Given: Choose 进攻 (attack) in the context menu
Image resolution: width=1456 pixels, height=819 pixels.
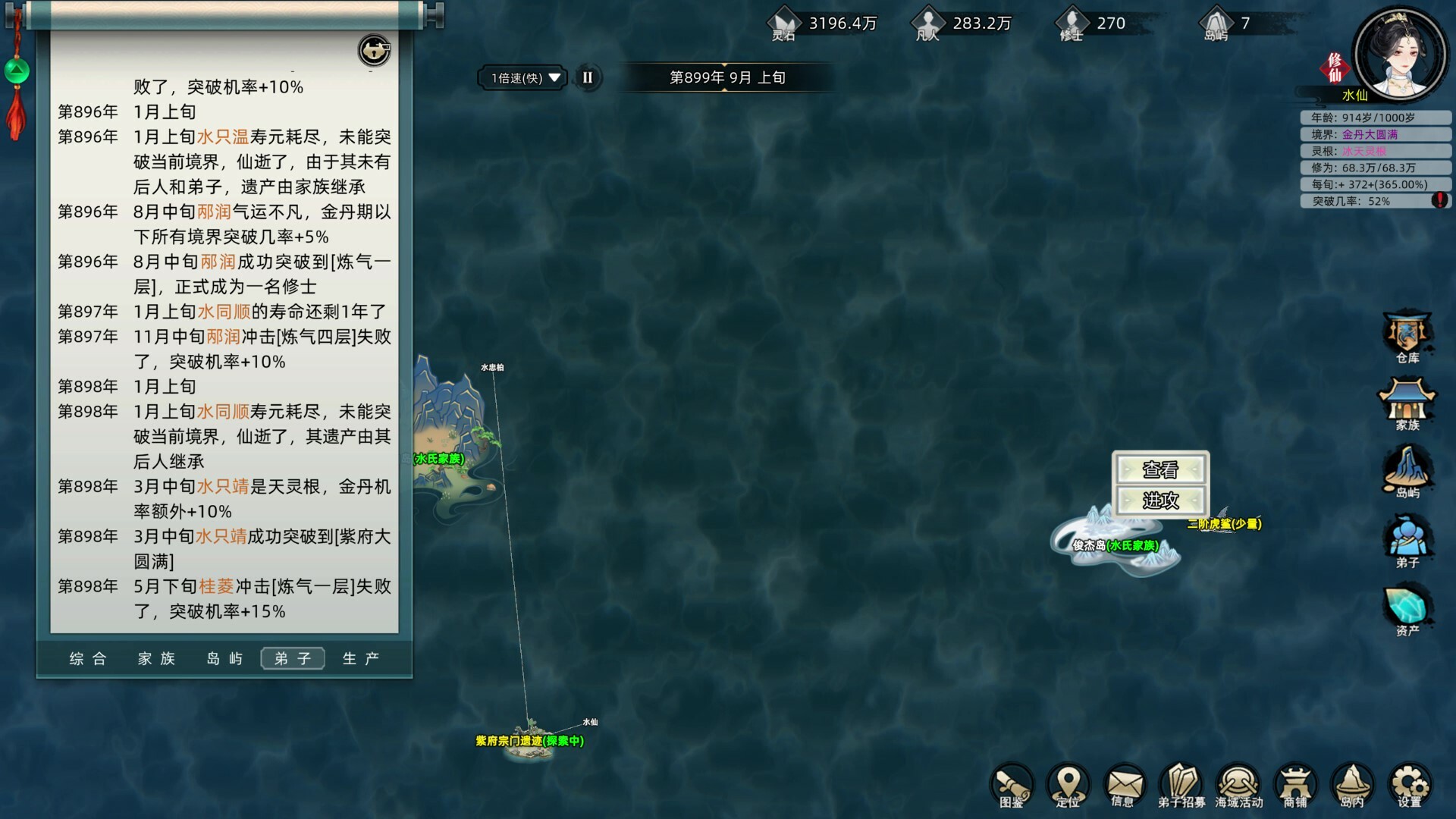Looking at the screenshot, I should pos(1160,499).
